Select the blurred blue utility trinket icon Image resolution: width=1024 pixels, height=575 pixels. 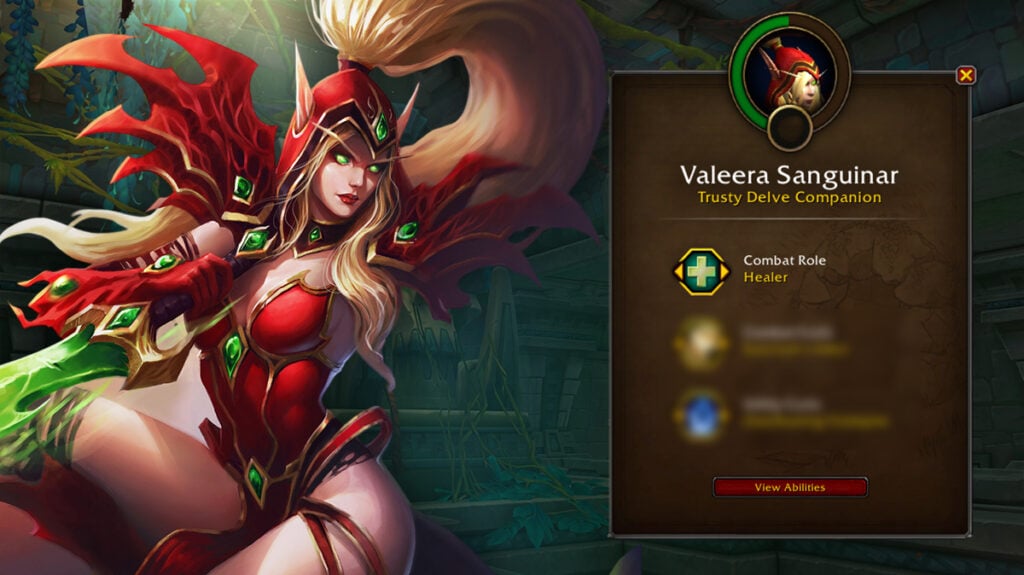[x=700, y=412]
